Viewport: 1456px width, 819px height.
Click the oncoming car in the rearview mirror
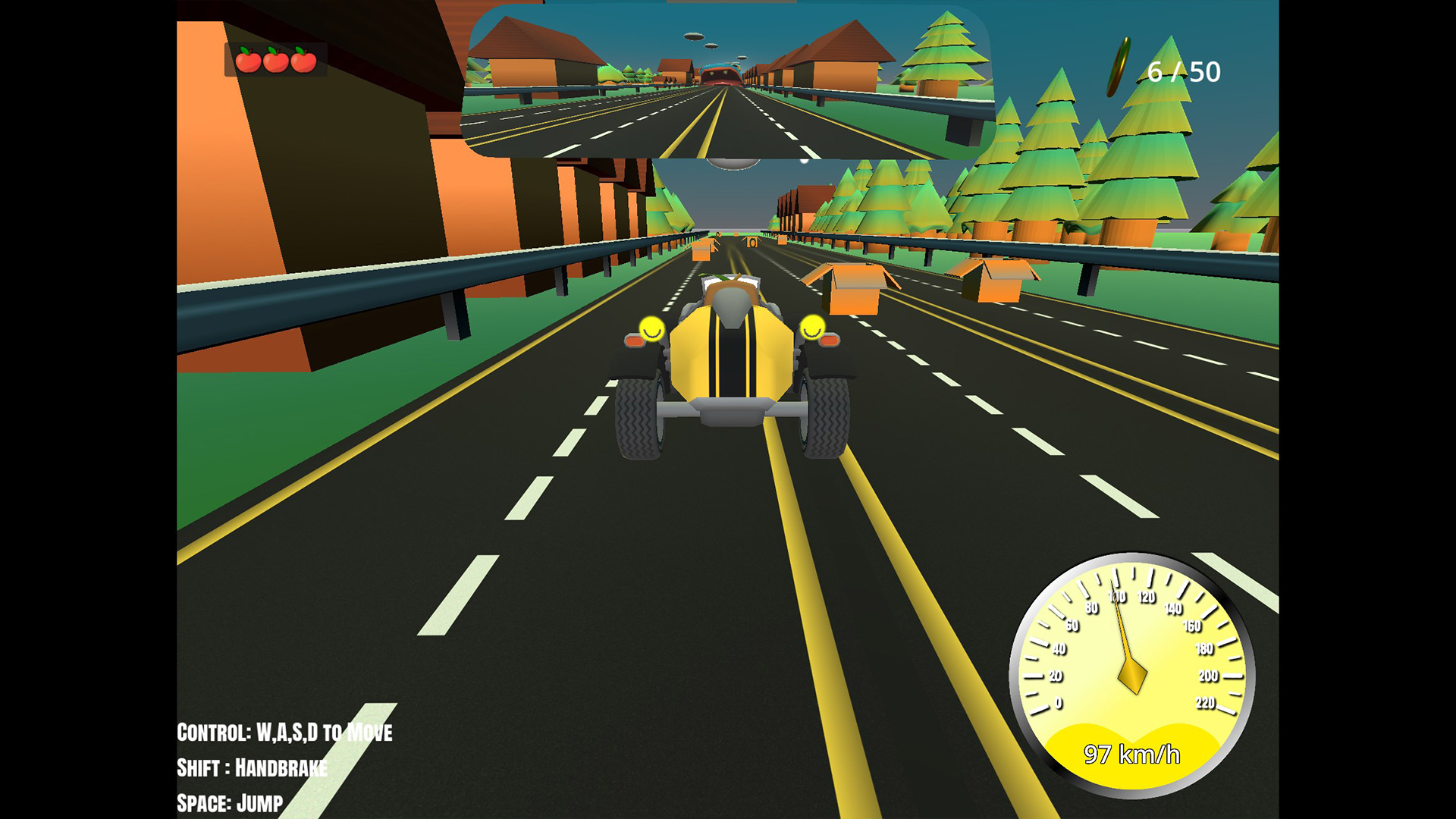coord(720,72)
